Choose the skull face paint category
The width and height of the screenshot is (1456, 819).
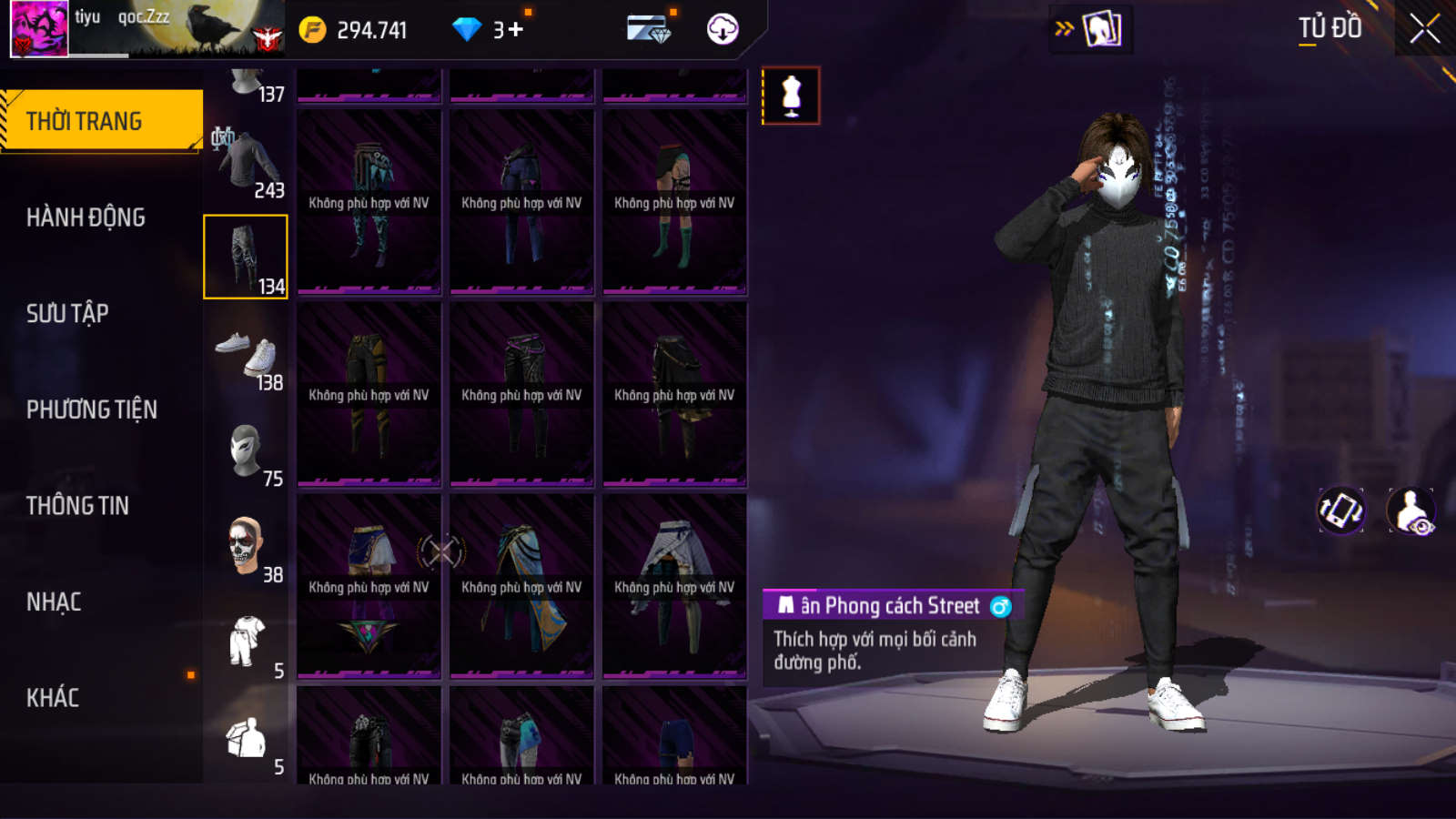[x=246, y=548]
